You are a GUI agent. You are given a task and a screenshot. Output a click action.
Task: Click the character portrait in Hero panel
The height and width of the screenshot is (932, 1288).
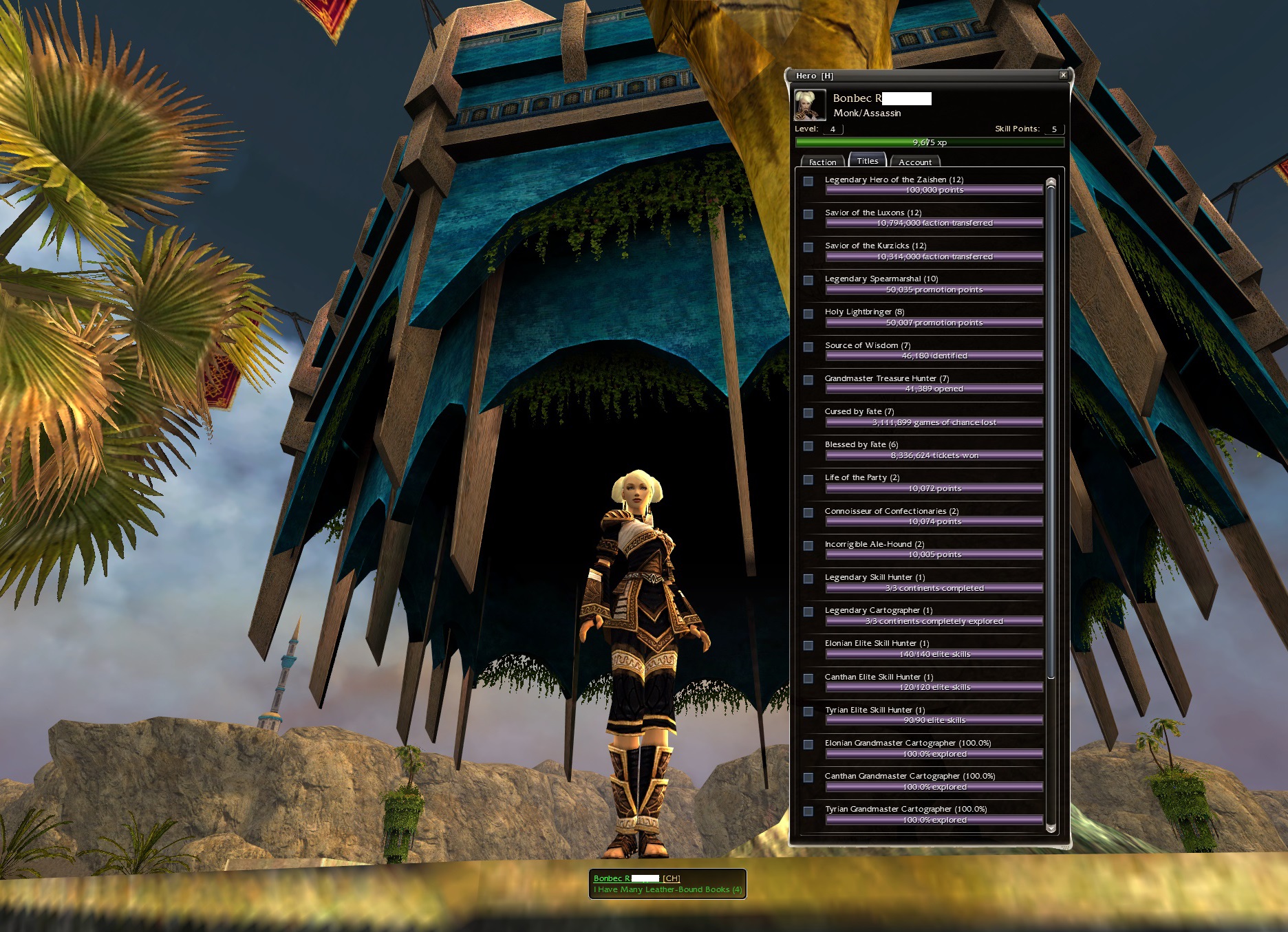(x=810, y=105)
